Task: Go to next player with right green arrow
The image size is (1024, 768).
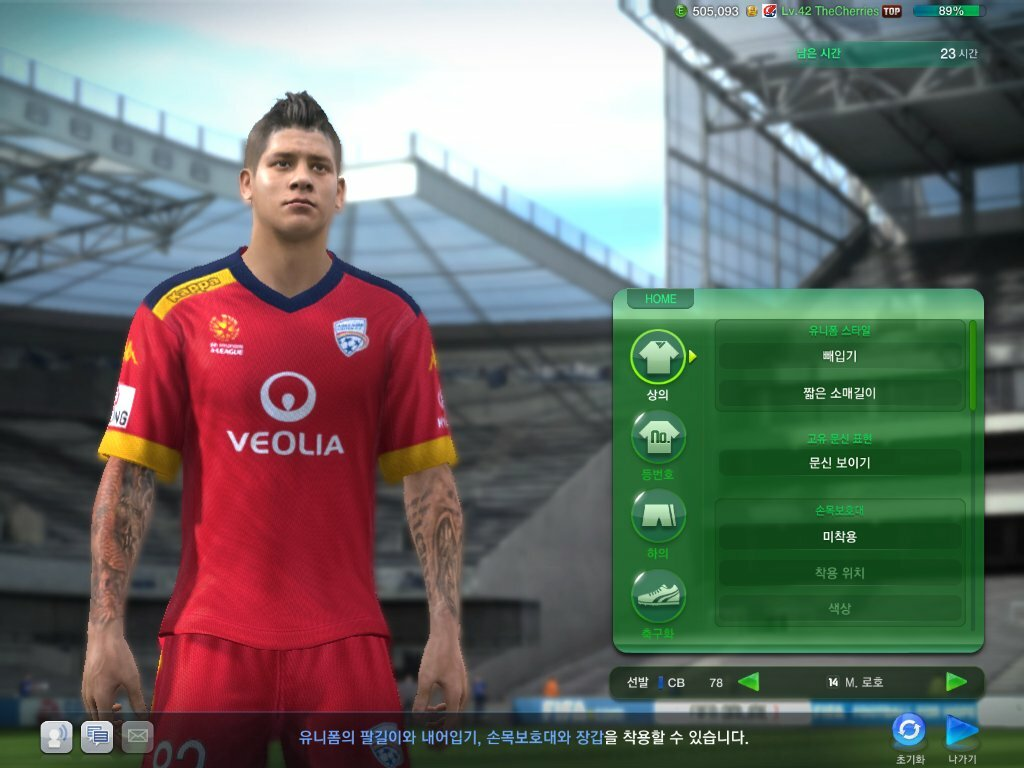Action: [x=956, y=682]
